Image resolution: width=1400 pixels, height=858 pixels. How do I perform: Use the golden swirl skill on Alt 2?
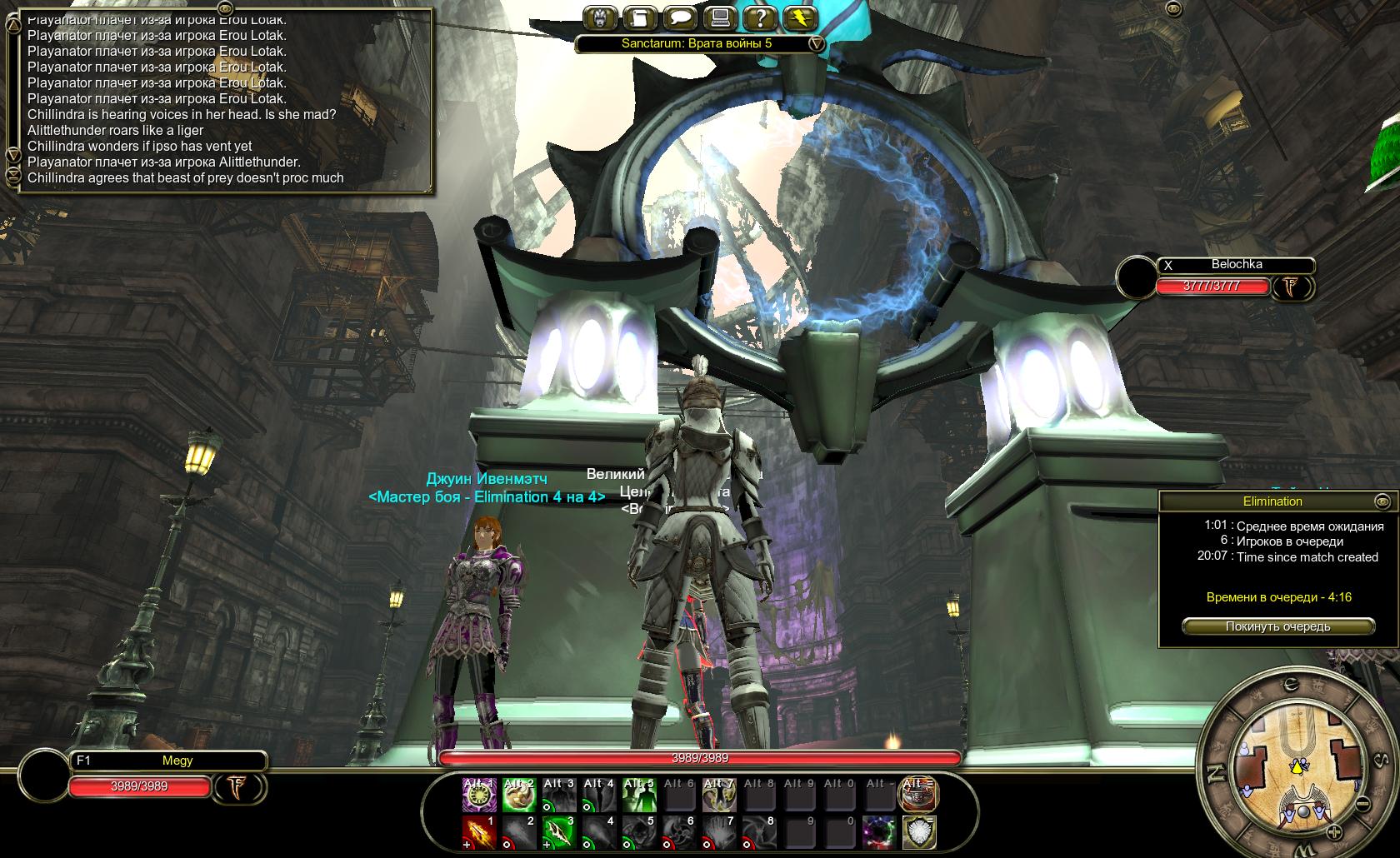[x=519, y=795]
